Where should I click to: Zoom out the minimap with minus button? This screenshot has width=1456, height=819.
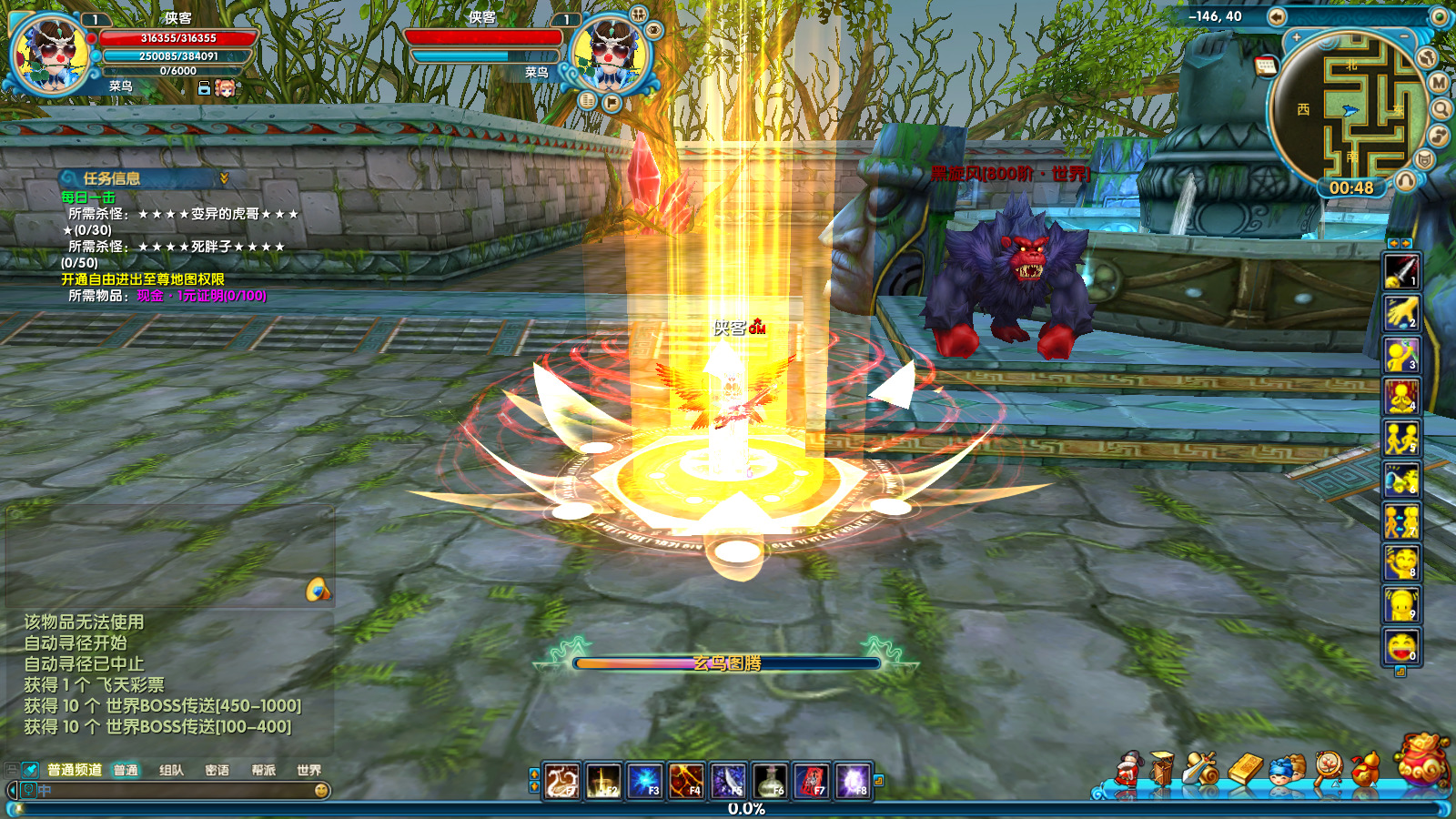coord(1404,36)
